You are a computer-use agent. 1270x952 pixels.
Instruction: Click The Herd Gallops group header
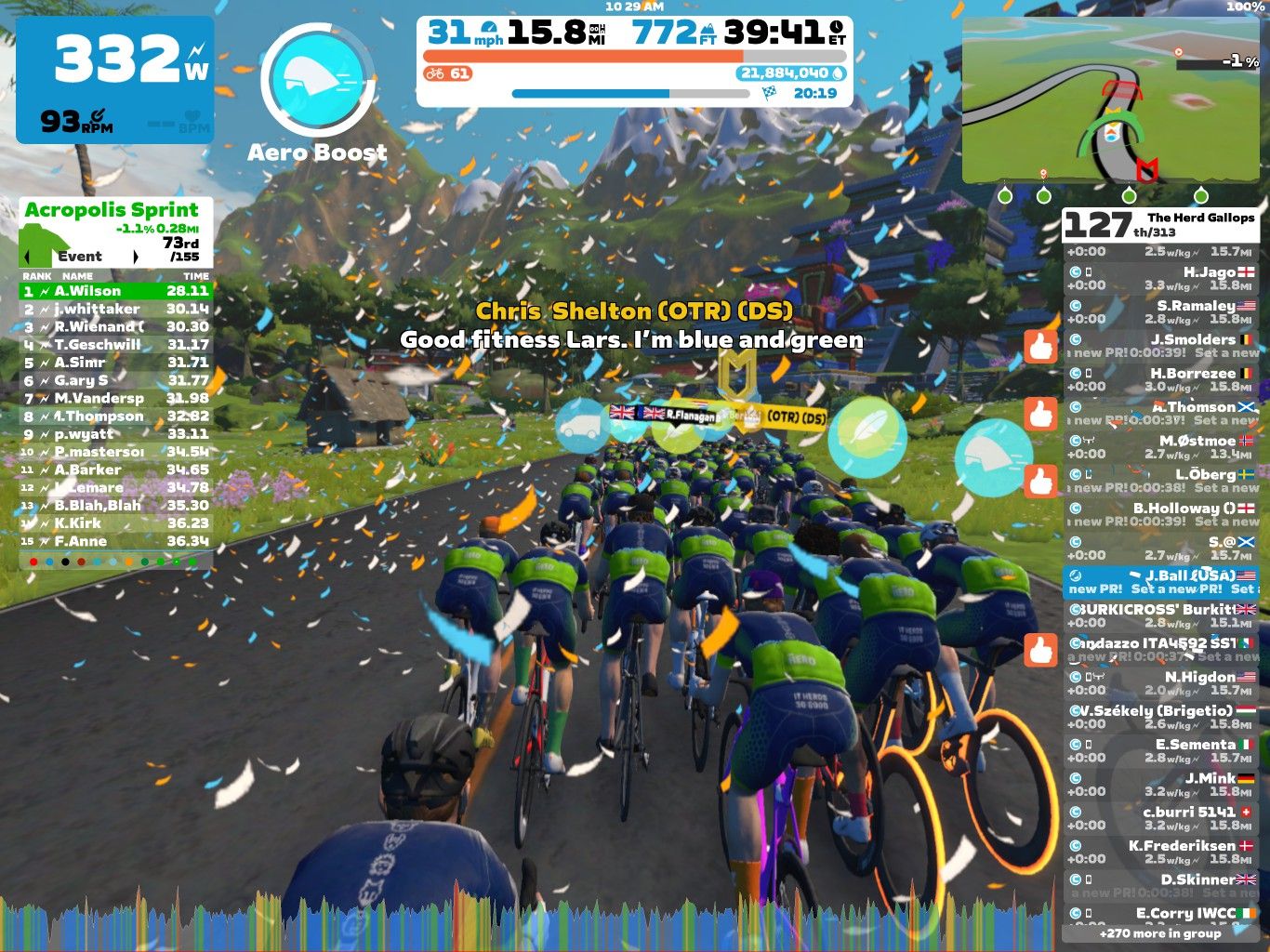point(1199,218)
